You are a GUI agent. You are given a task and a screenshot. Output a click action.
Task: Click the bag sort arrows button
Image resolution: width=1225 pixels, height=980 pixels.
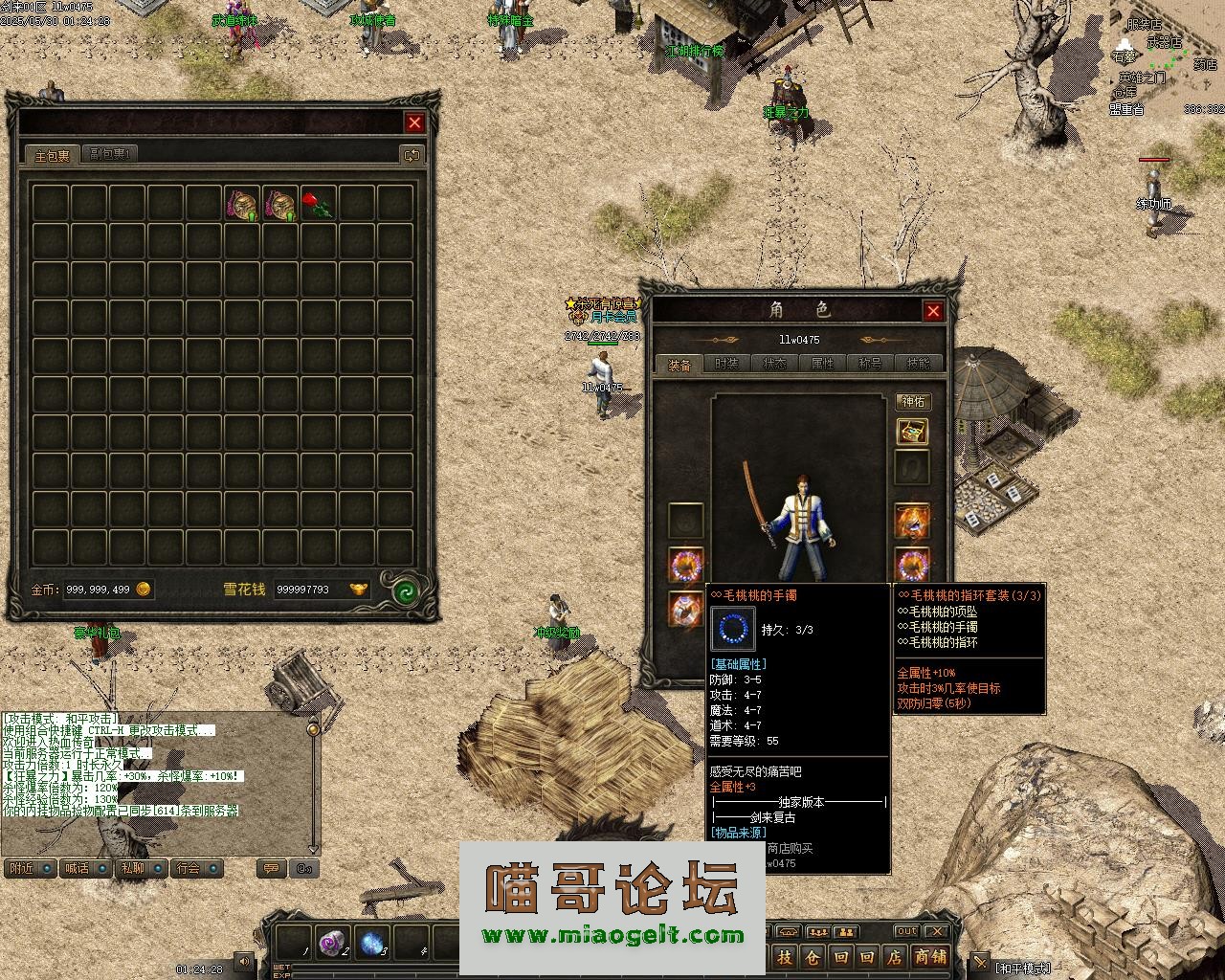[412, 154]
